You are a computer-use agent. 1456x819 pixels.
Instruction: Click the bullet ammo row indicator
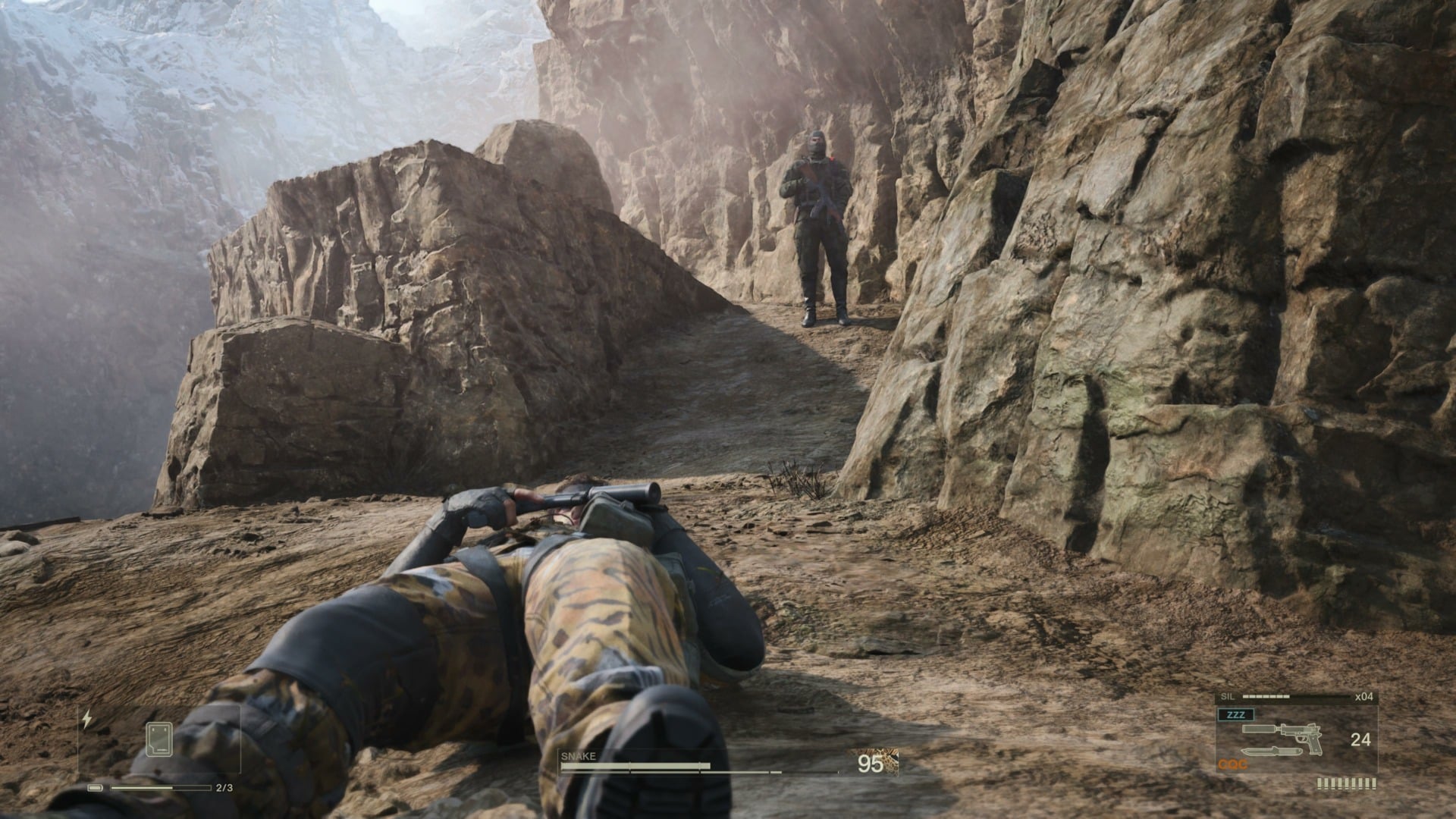click(1346, 783)
